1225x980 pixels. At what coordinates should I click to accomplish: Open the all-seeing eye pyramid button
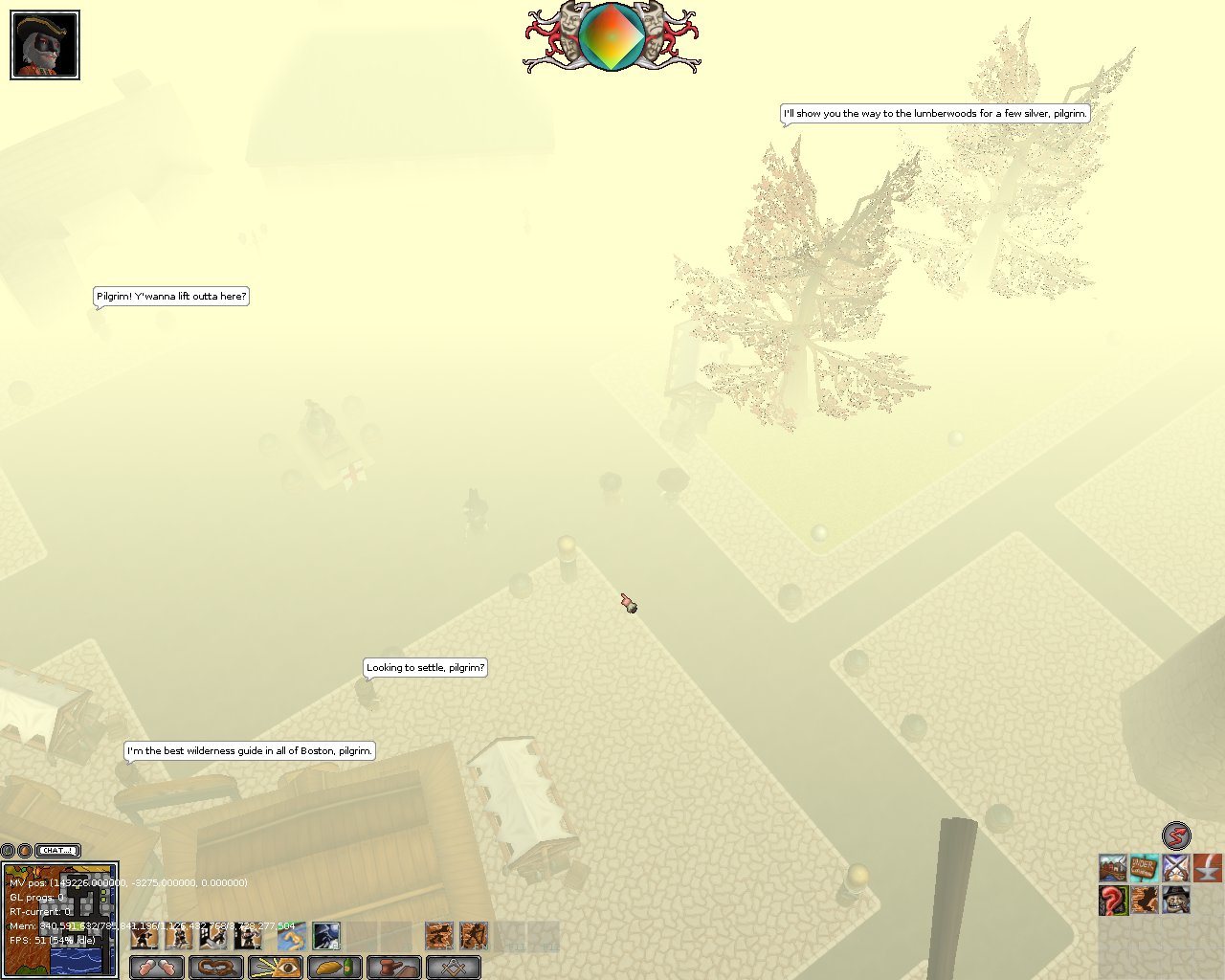pos(276,968)
